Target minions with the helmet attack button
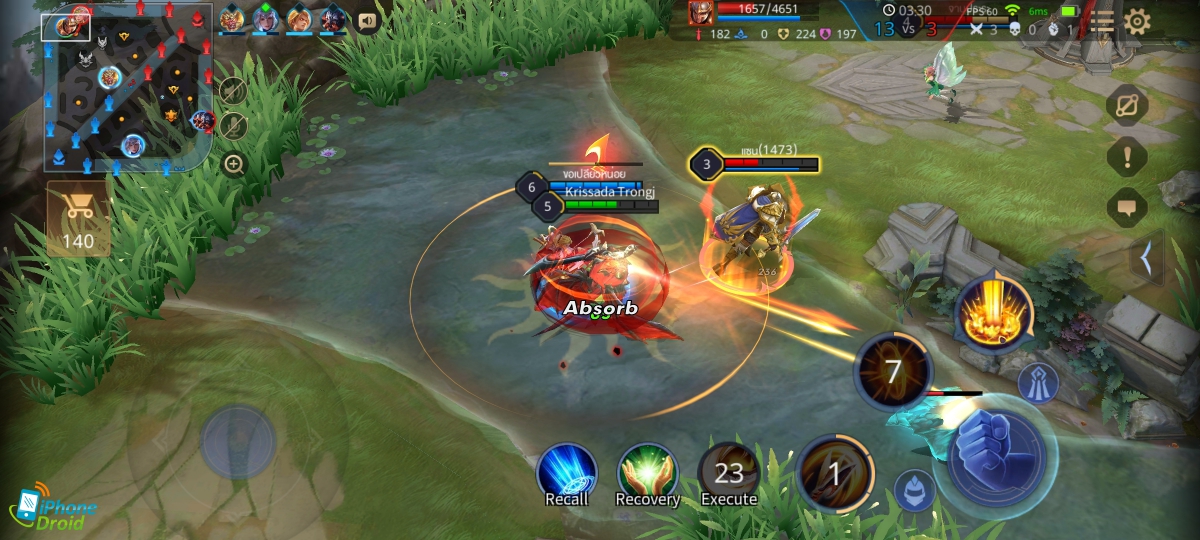1200x540 pixels. pos(914,489)
